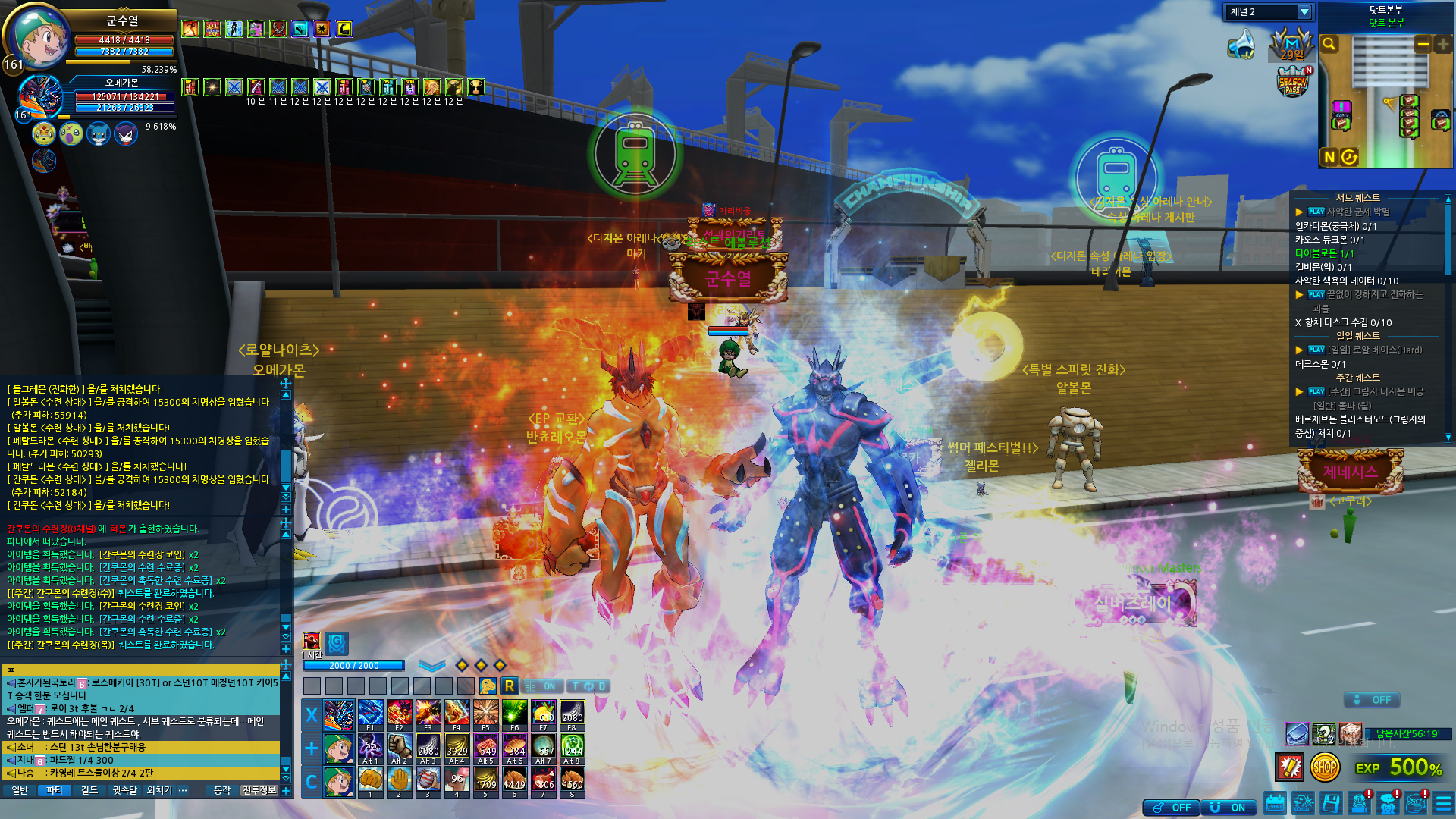Screen dimensions: 1456x819
Task: Open the EVENT calendar menu icon
Action: point(1275,804)
